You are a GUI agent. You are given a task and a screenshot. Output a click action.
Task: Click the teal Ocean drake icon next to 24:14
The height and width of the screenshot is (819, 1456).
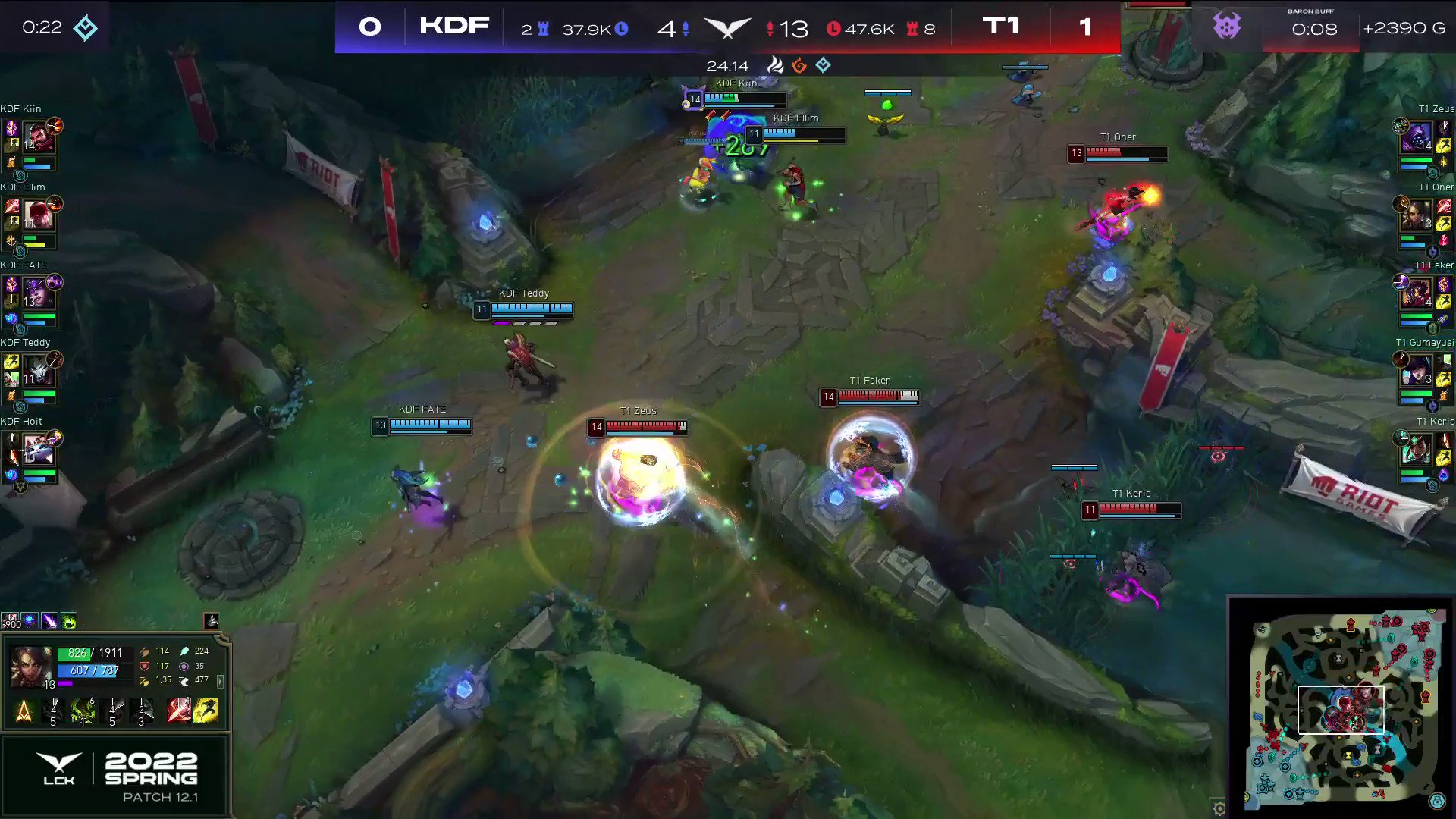pyautogui.click(x=824, y=65)
